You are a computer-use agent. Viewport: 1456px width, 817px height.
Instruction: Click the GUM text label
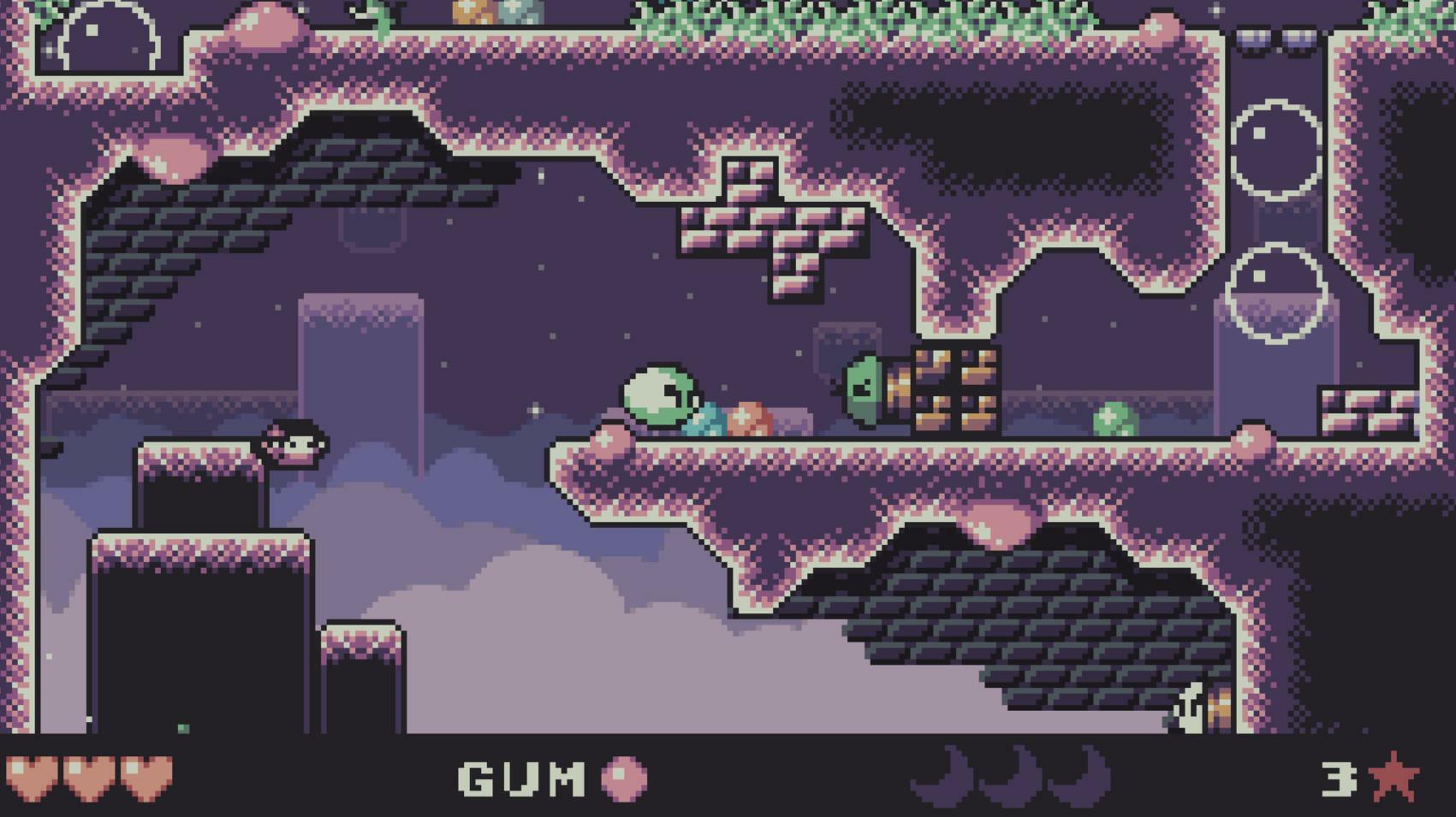[520, 779]
